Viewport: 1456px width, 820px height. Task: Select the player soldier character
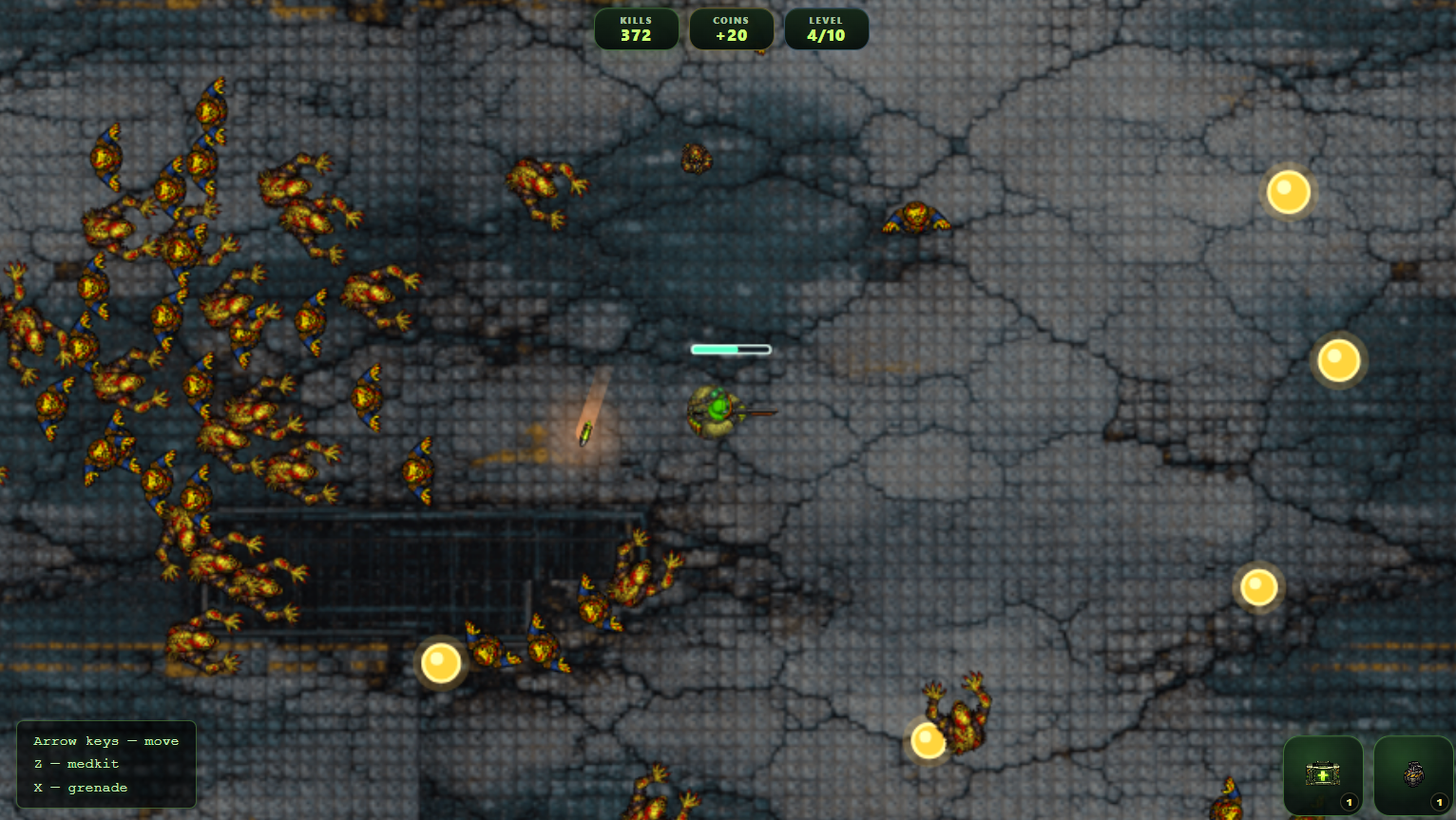[713, 413]
